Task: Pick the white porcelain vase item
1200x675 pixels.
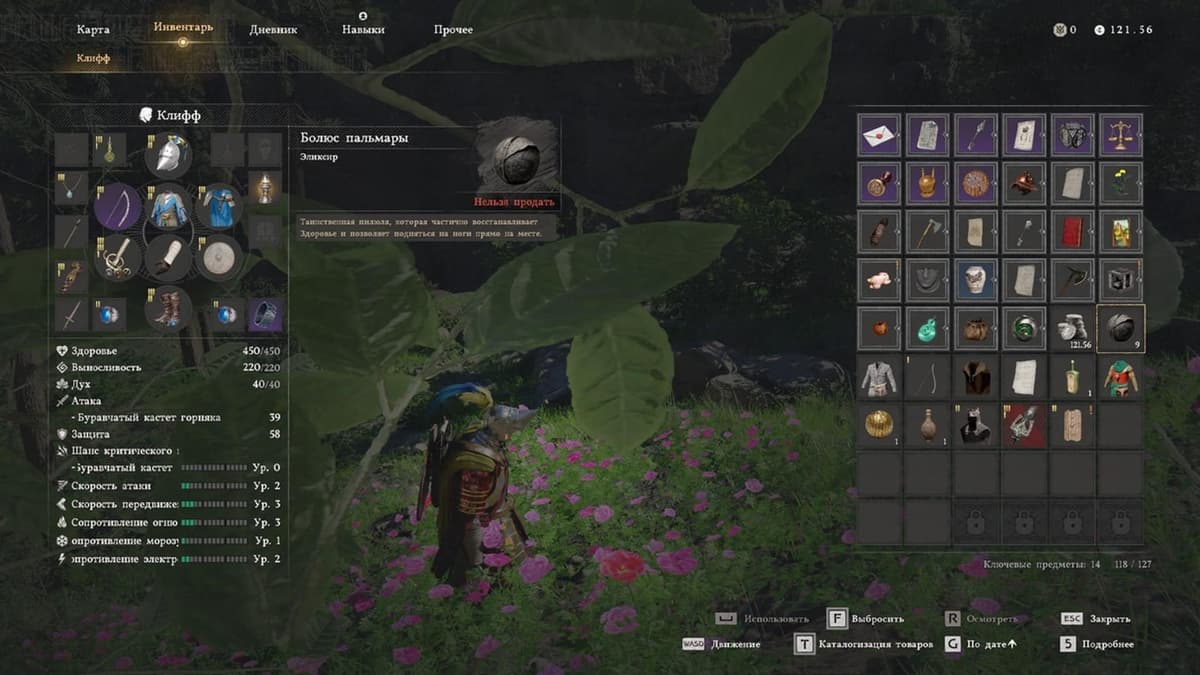Action: click(975, 279)
